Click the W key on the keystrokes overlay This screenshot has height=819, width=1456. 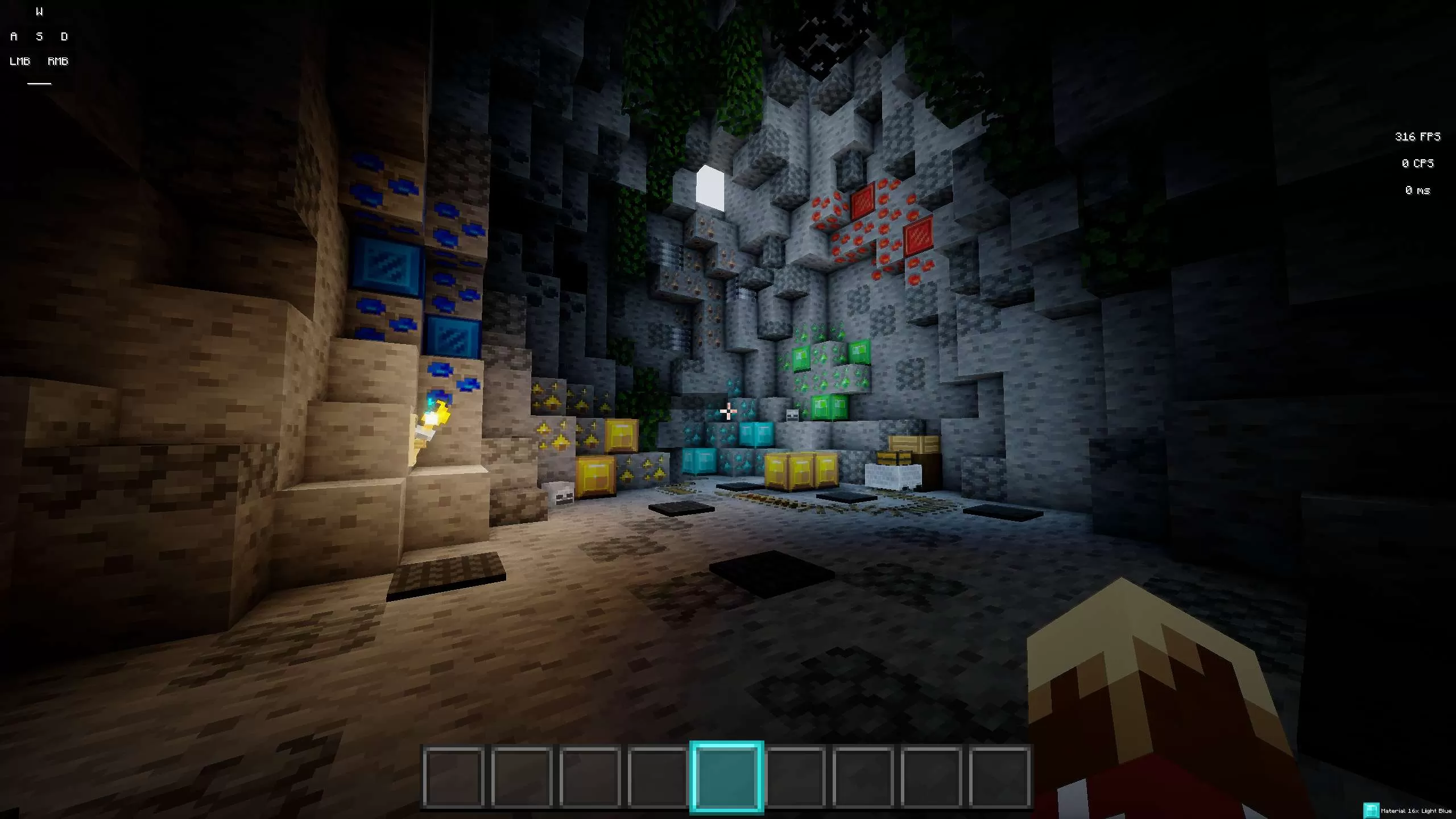click(x=39, y=10)
